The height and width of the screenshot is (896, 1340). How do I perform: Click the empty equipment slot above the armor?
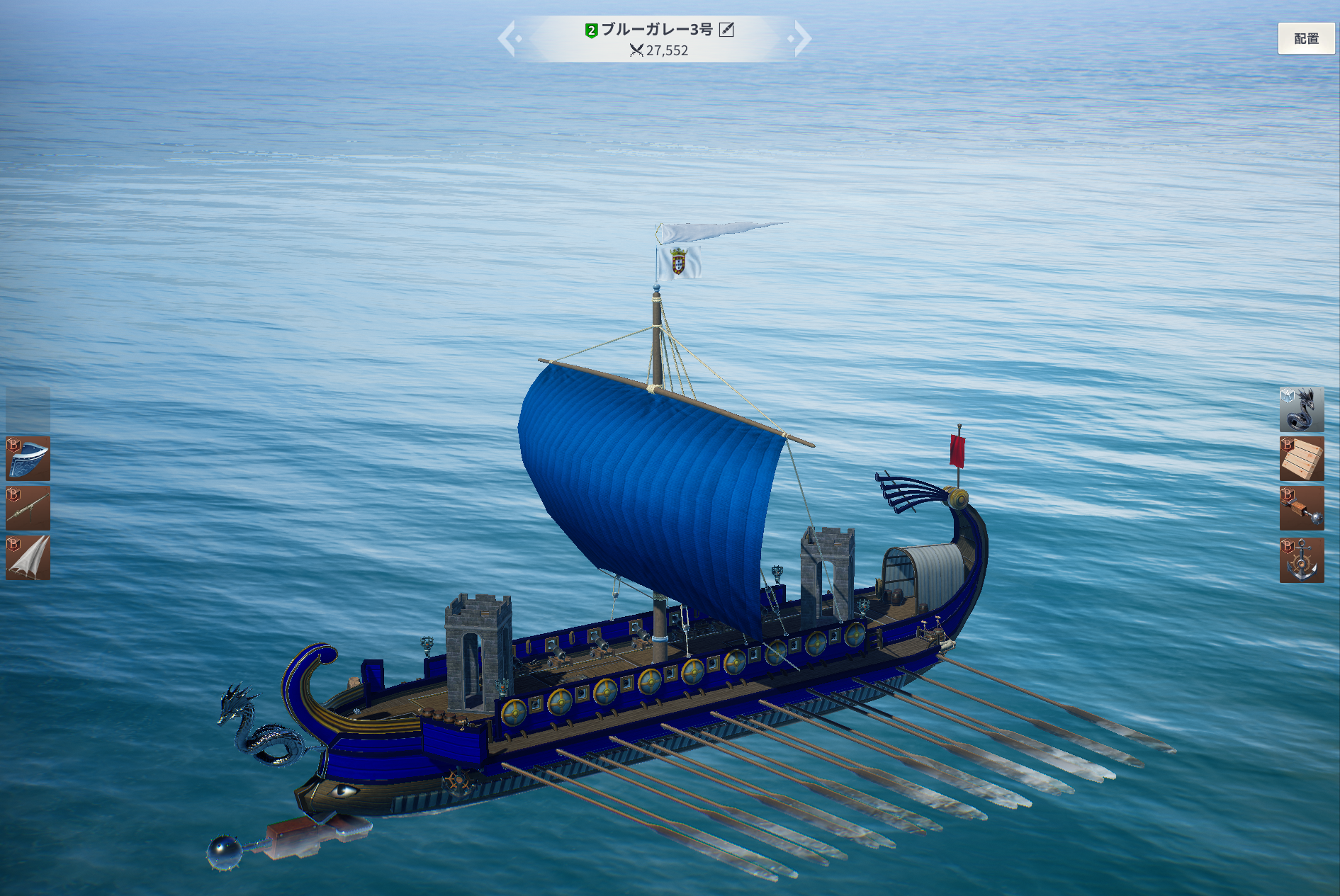tap(28, 409)
